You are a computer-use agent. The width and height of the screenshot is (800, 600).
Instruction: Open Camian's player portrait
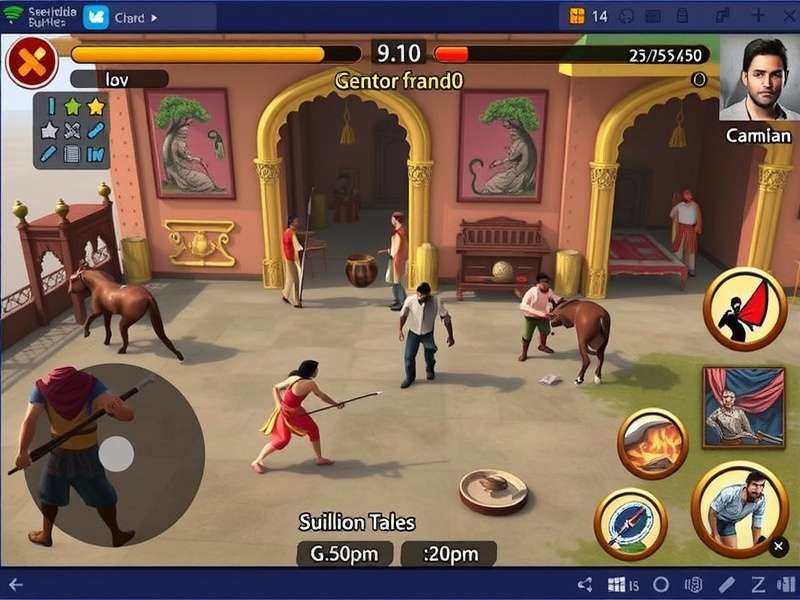click(x=758, y=80)
